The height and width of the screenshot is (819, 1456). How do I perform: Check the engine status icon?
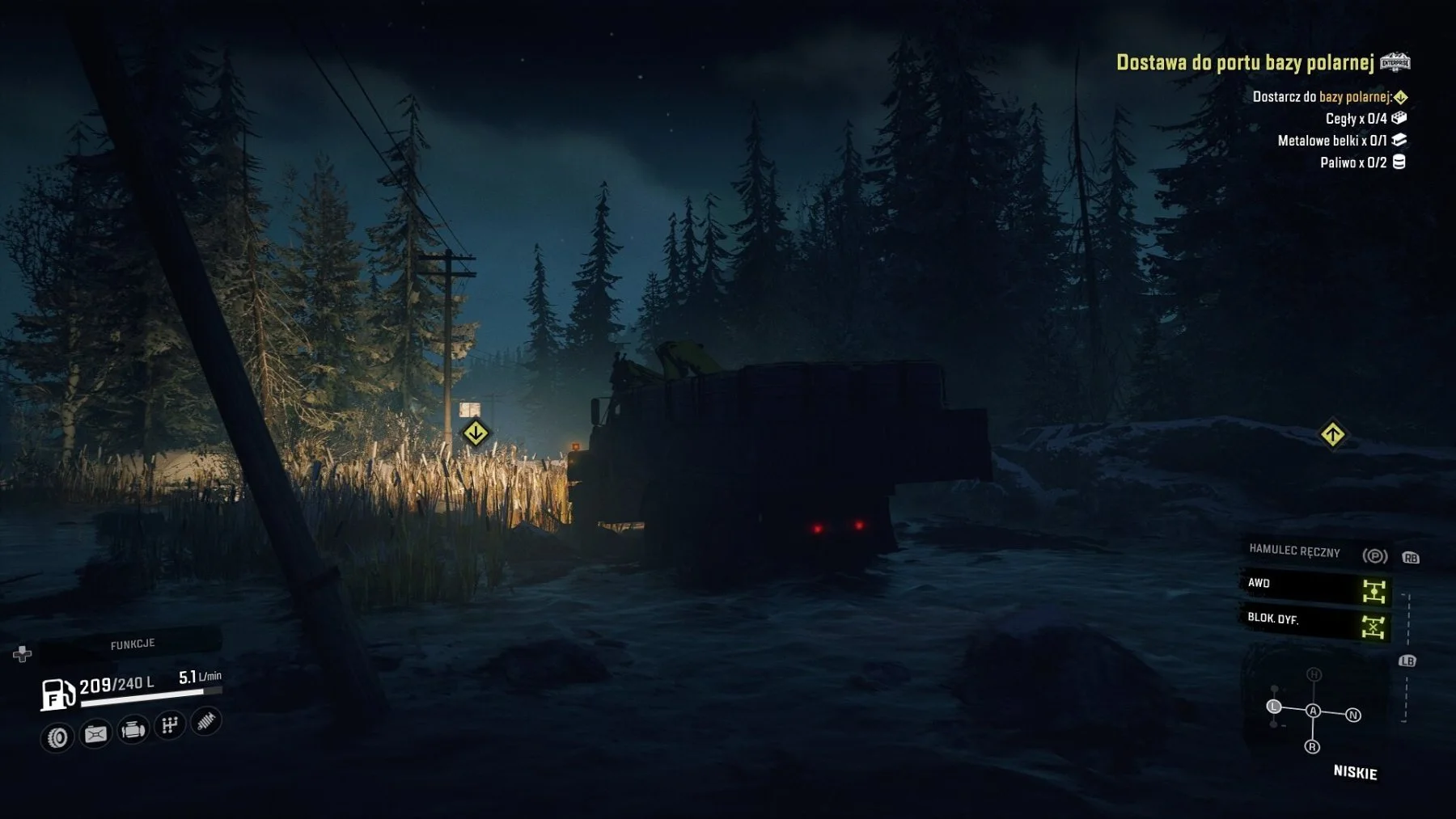133,730
